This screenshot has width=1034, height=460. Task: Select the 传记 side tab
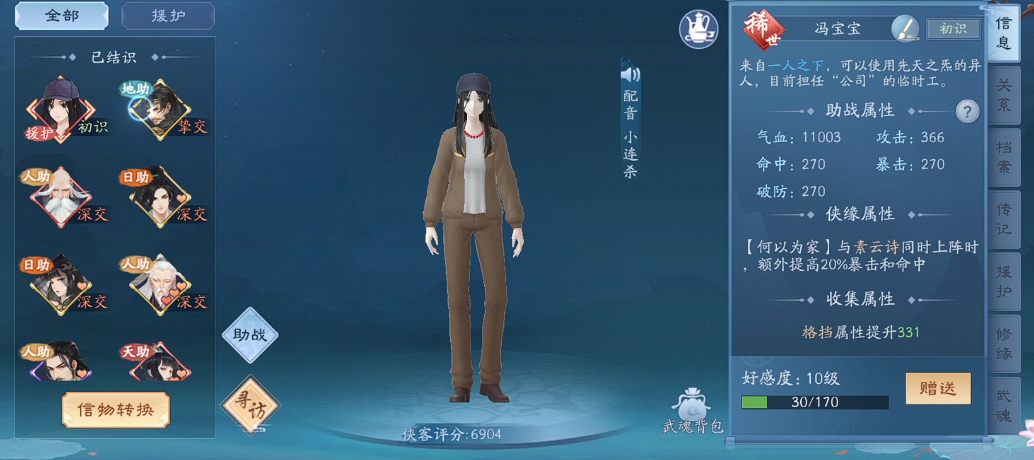click(x=1003, y=220)
